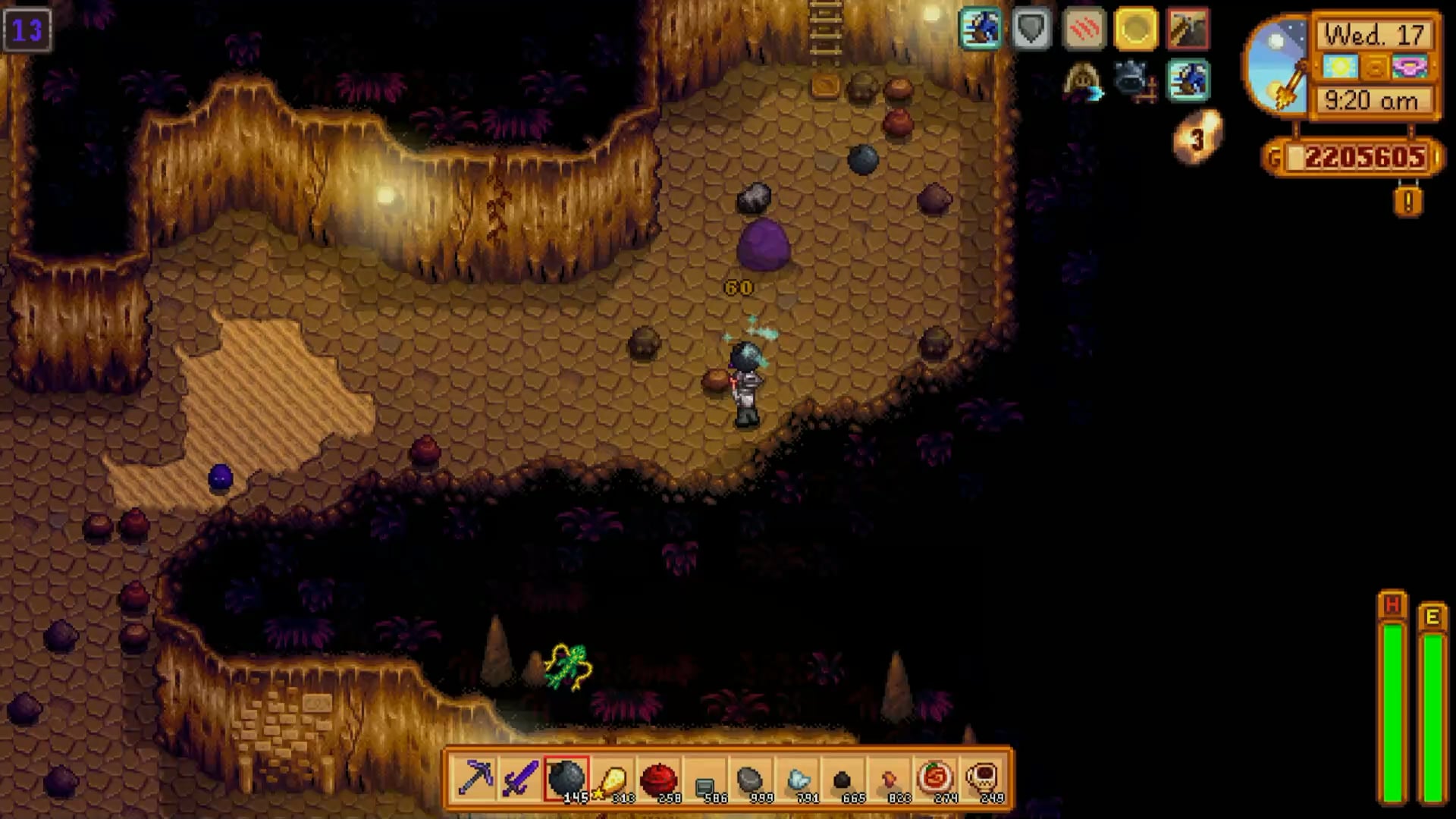Equip the purple Galaxy Sword slot

521,778
